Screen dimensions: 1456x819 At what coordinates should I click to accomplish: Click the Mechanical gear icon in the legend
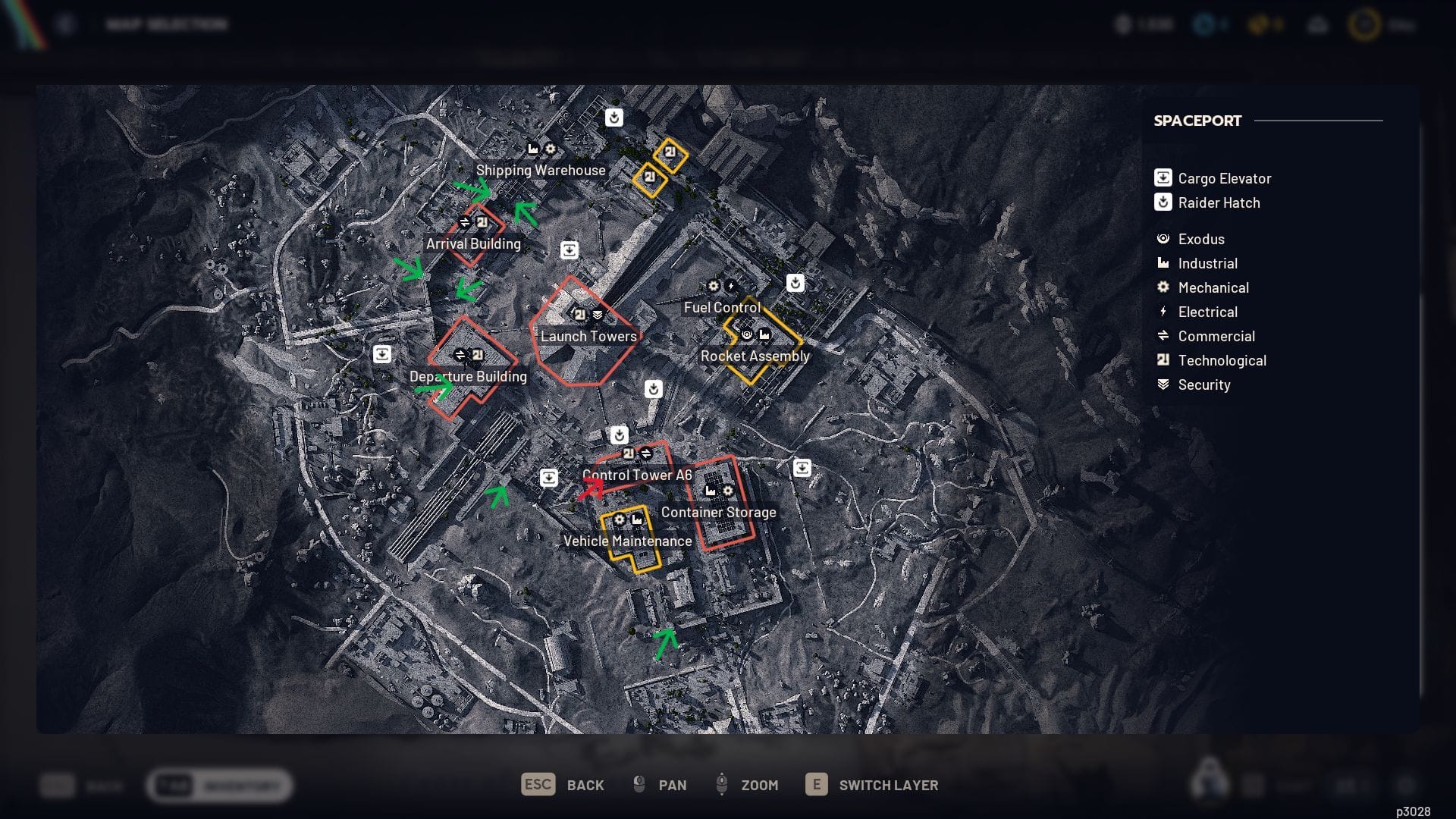coord(1165,287)
